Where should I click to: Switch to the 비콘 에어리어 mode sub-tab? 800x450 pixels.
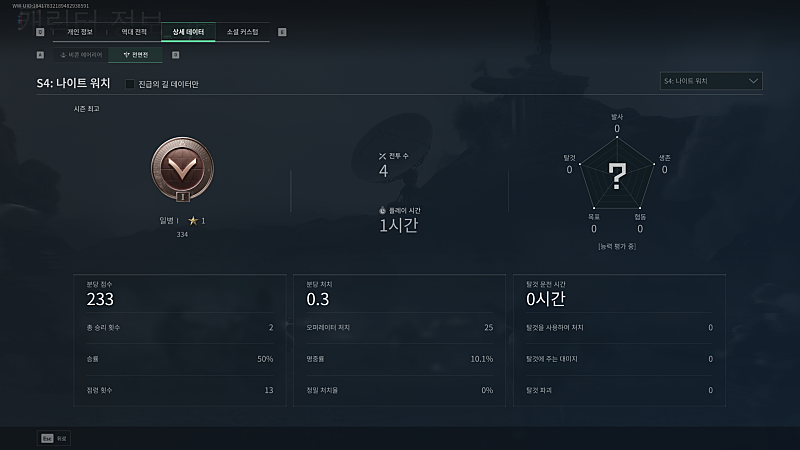coord(80,54)
